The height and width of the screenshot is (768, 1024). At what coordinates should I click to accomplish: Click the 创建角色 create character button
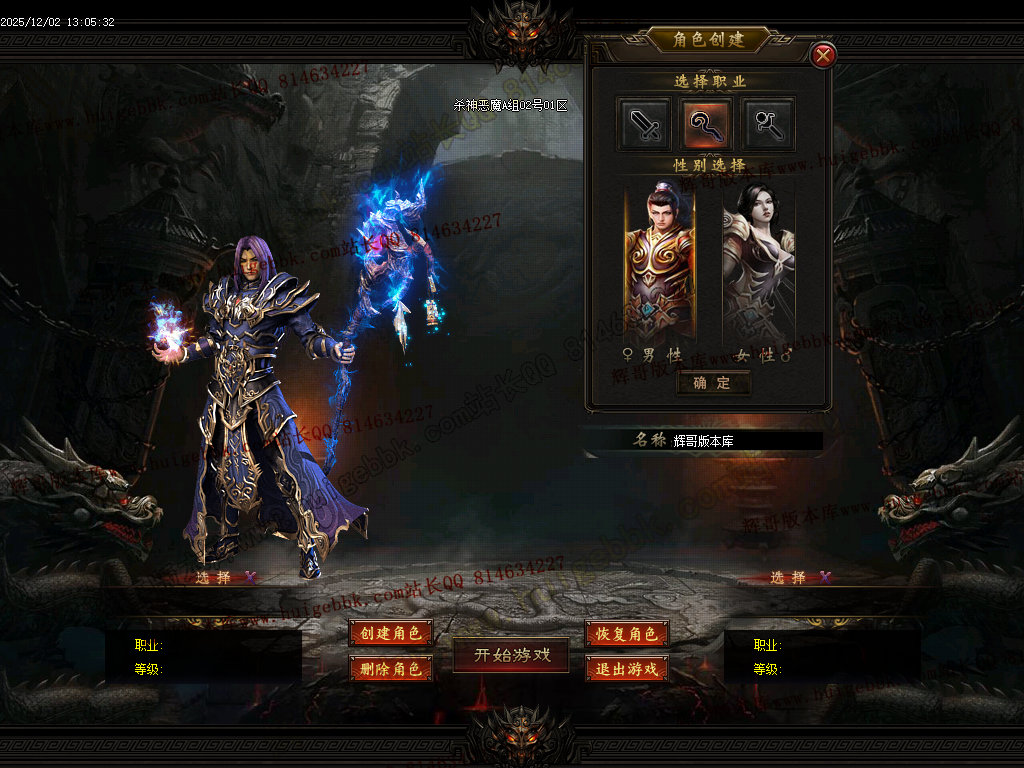[391, 633]
